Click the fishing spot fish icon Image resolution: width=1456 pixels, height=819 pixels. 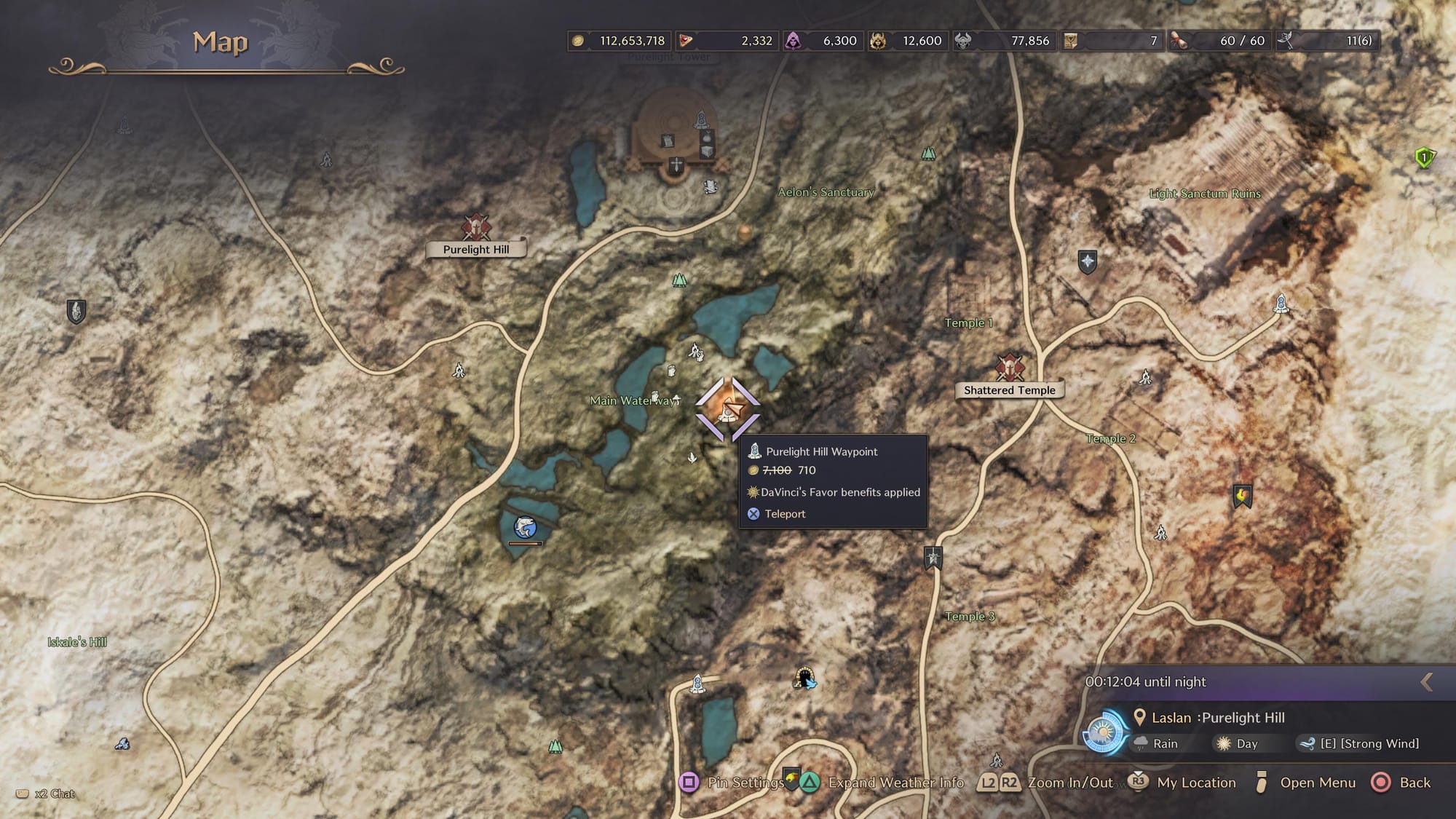525,526
